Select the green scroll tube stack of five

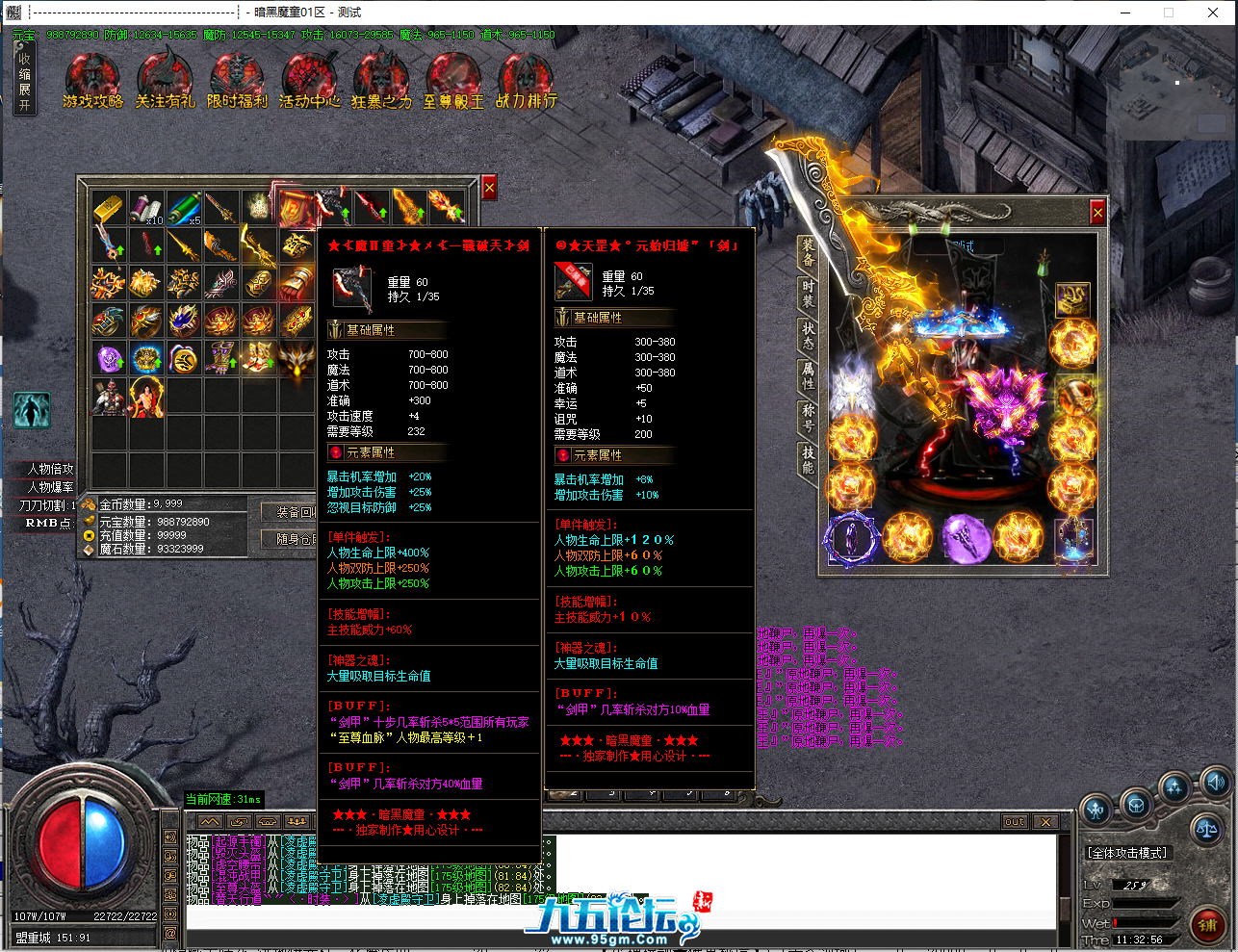[x=184, y=208]
